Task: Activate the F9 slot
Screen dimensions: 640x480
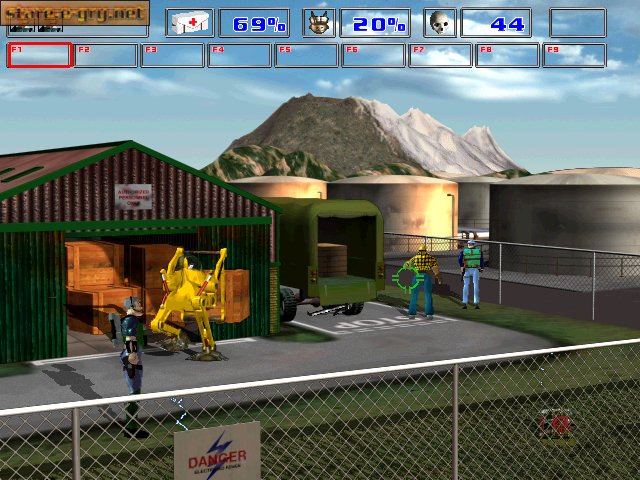Action: pos(574,55)
